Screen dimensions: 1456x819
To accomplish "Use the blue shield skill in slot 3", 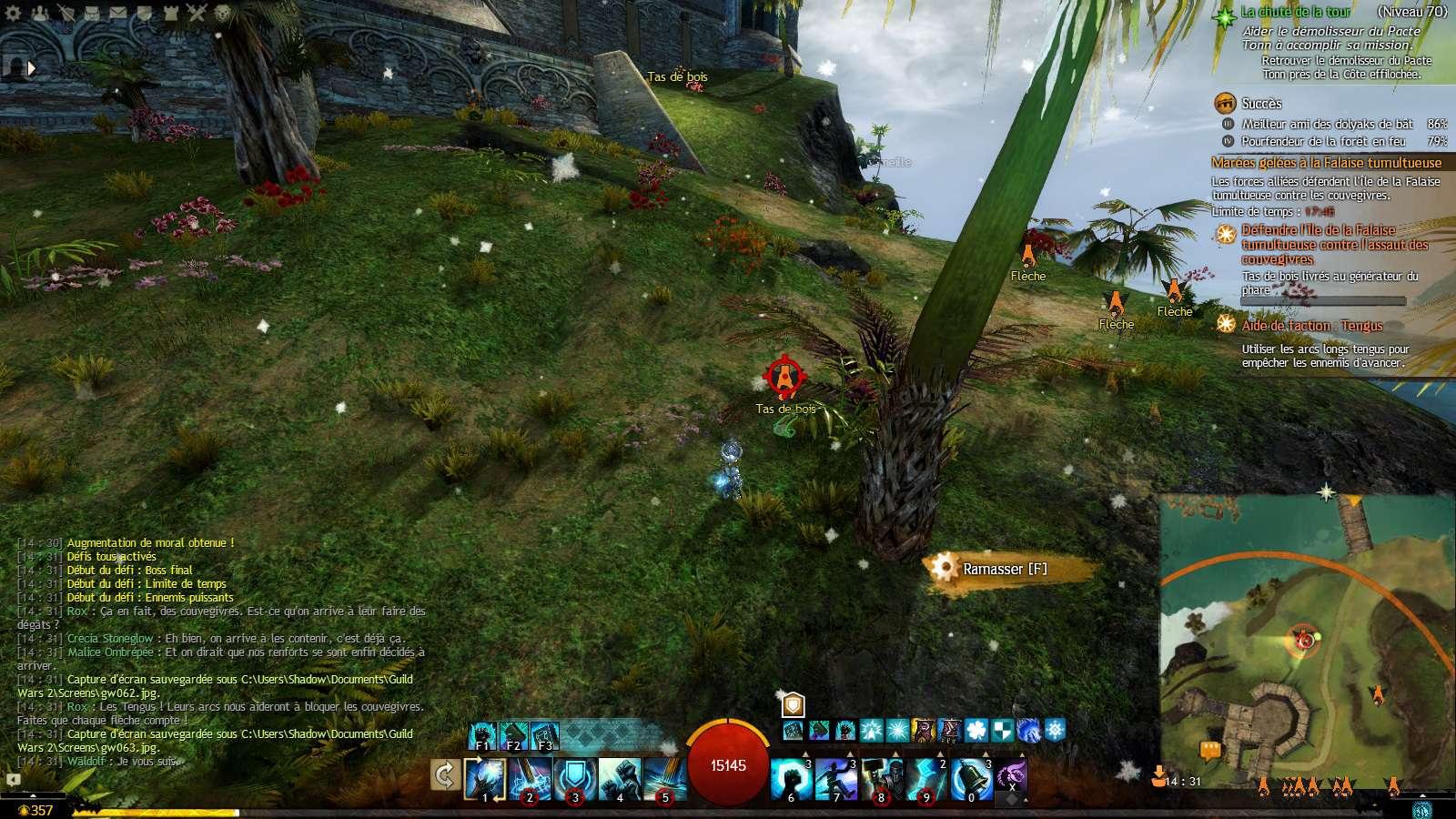I will click(x=575, y=779).
